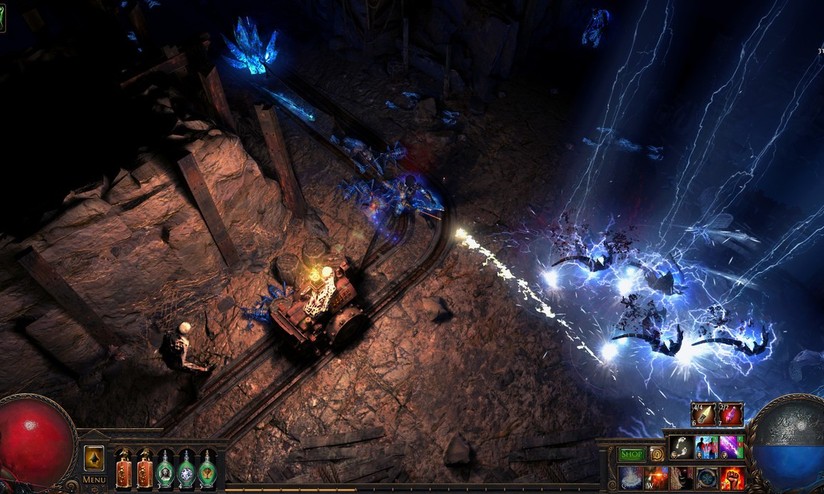Open the green Shop button
This screenshot has width=824, height=494.
click(x=630, y=453)
